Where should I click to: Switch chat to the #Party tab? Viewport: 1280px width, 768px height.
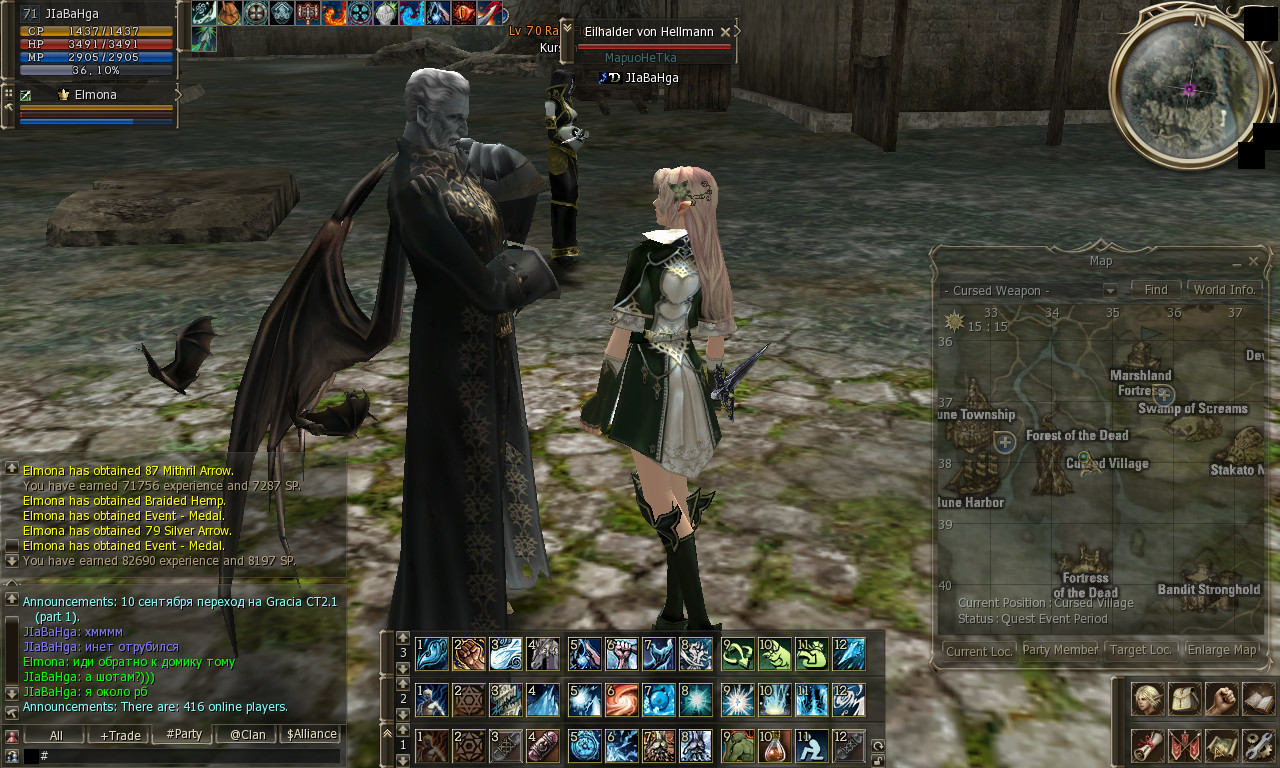[184, 734]
